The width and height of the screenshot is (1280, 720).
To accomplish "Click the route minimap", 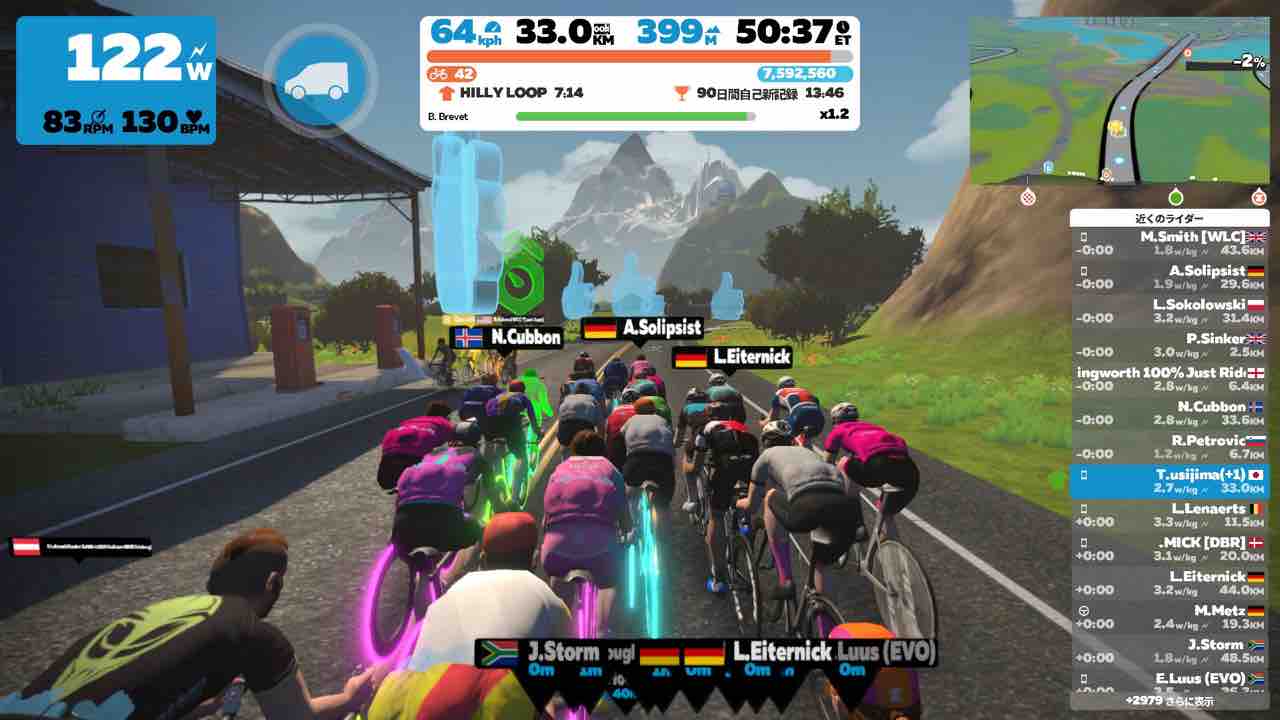I will click(x=1118, y=100).
